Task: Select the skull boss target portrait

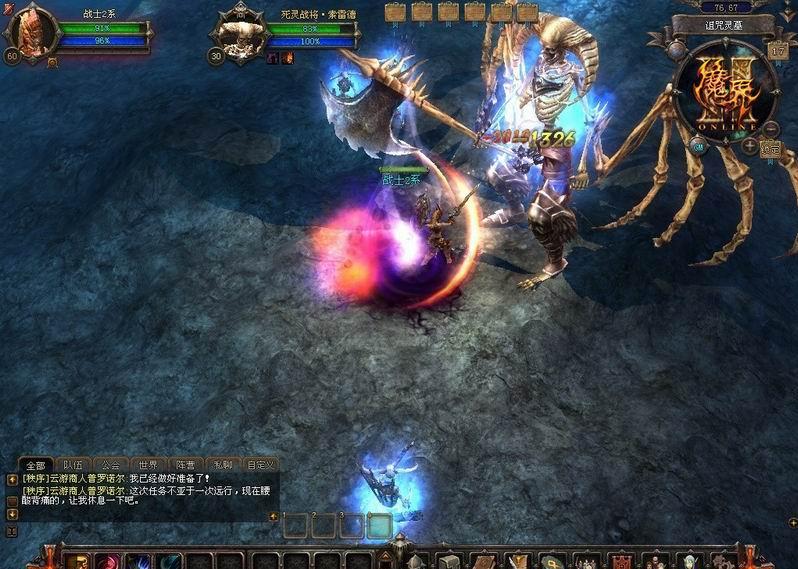Action: (239, 34)
